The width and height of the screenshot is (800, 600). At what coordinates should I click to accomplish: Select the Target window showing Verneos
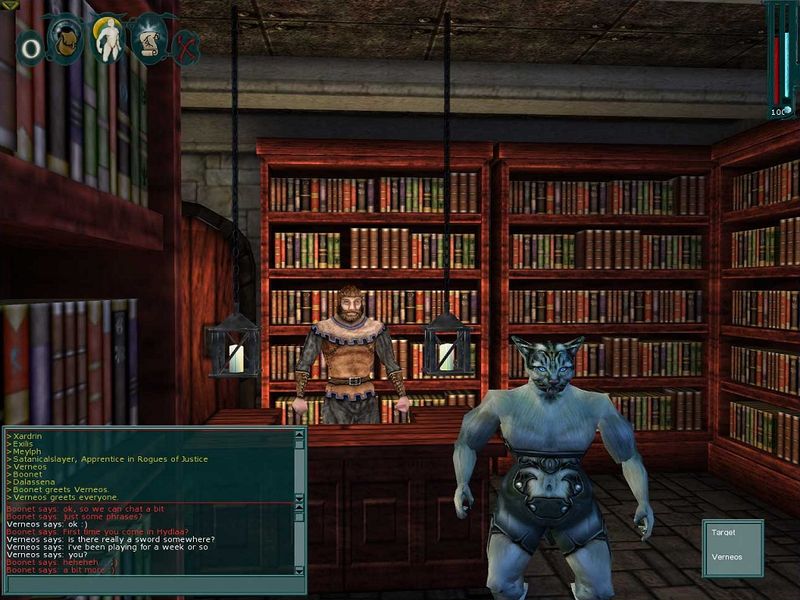[x=733, y=546]
